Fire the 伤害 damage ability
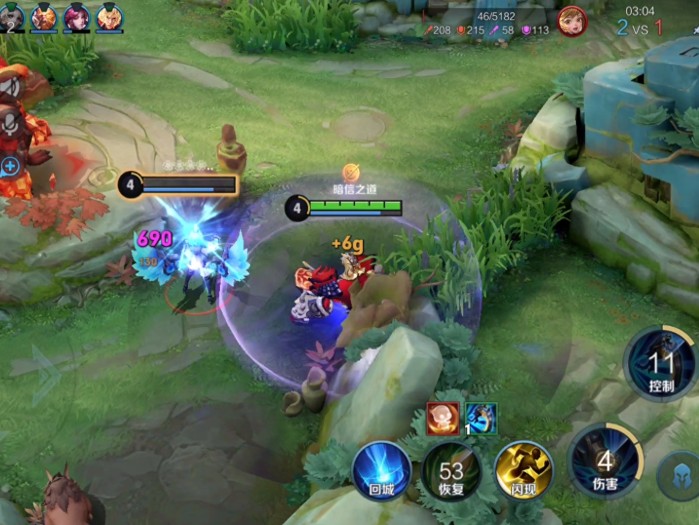The height and width of the screenshot is (525, 699). tap(605, 462)
